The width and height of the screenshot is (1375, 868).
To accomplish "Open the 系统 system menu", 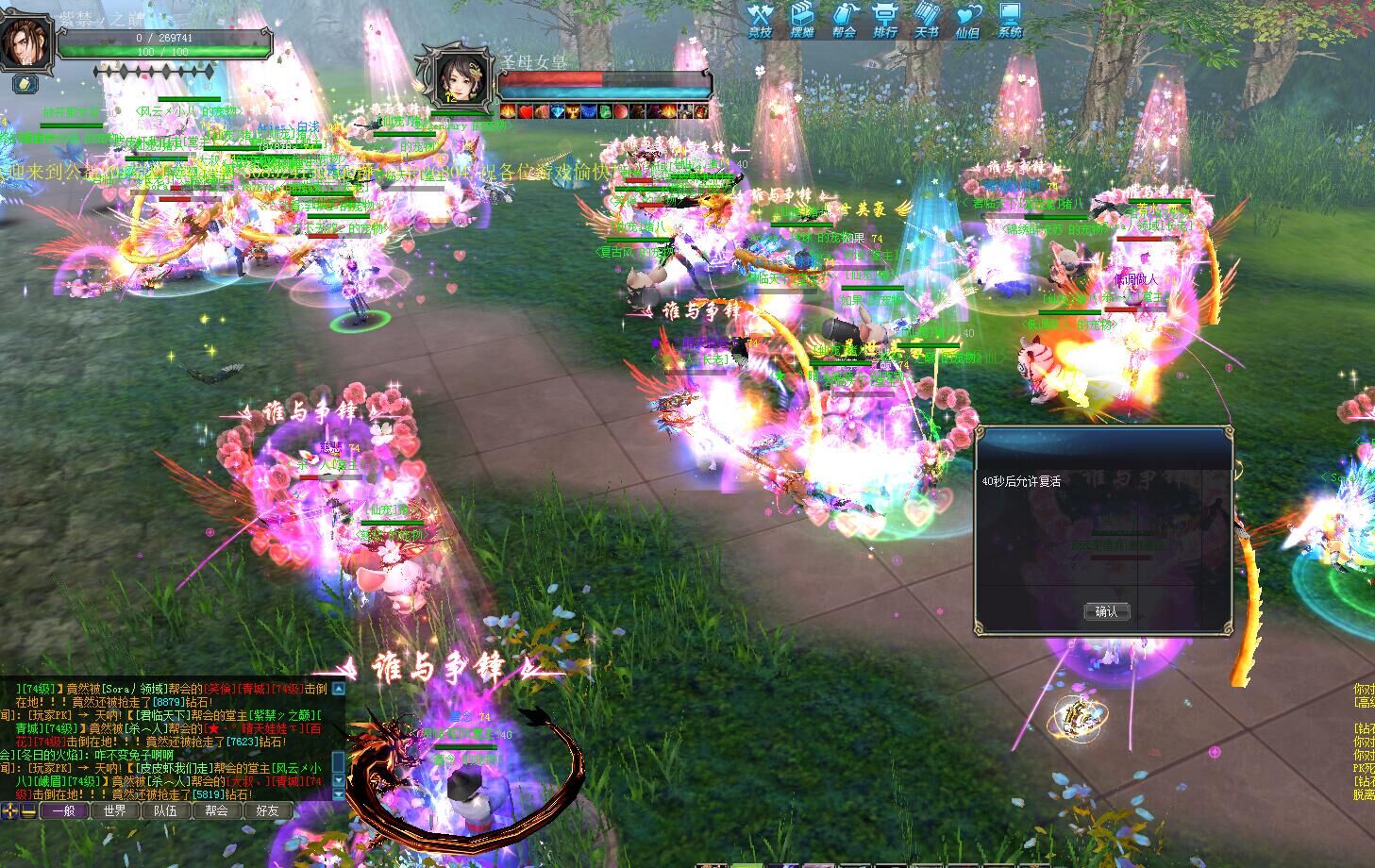I will tap(1010, 19).
